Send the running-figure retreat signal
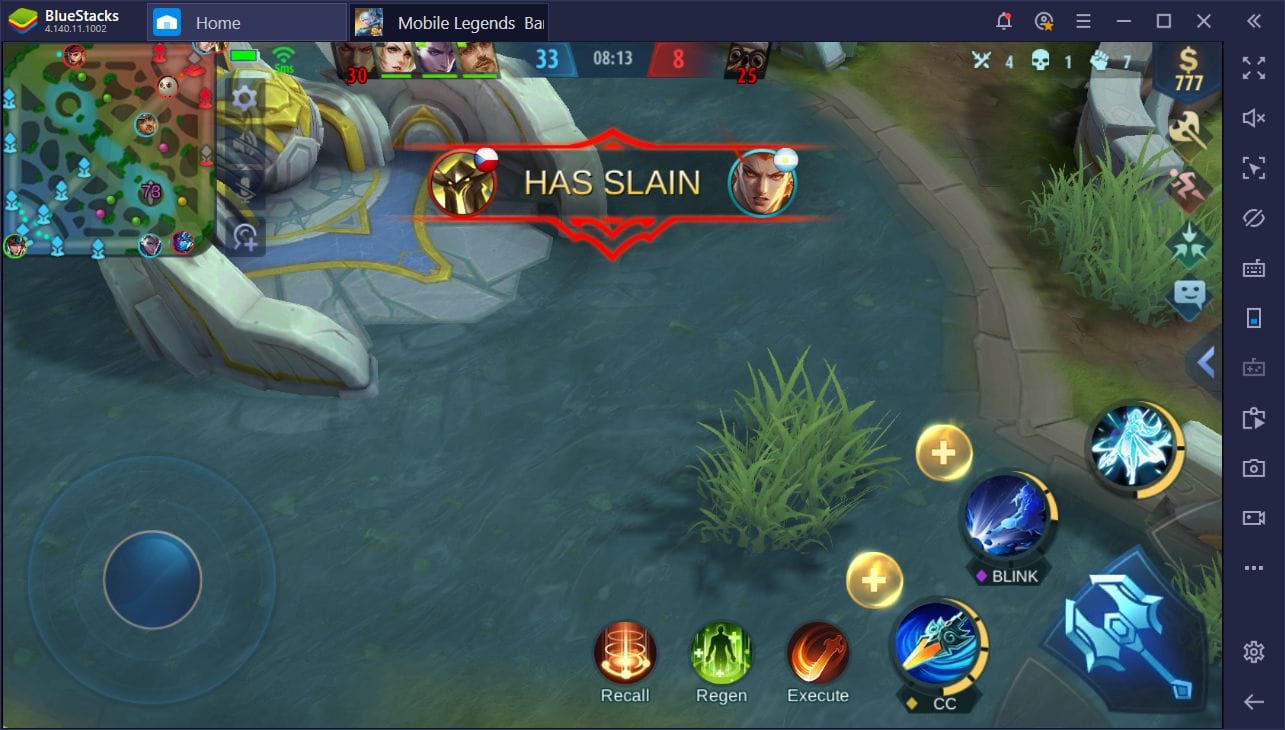 [1189, 188]
